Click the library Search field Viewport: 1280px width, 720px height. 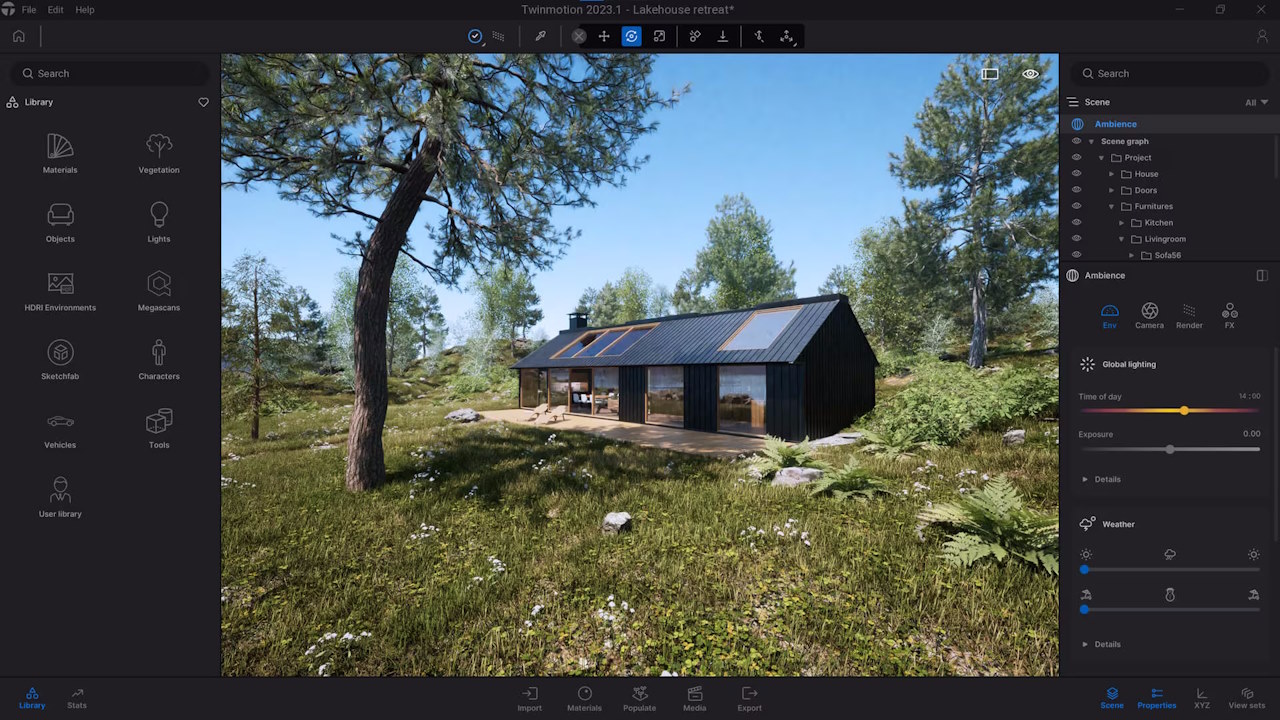point(110,73)
